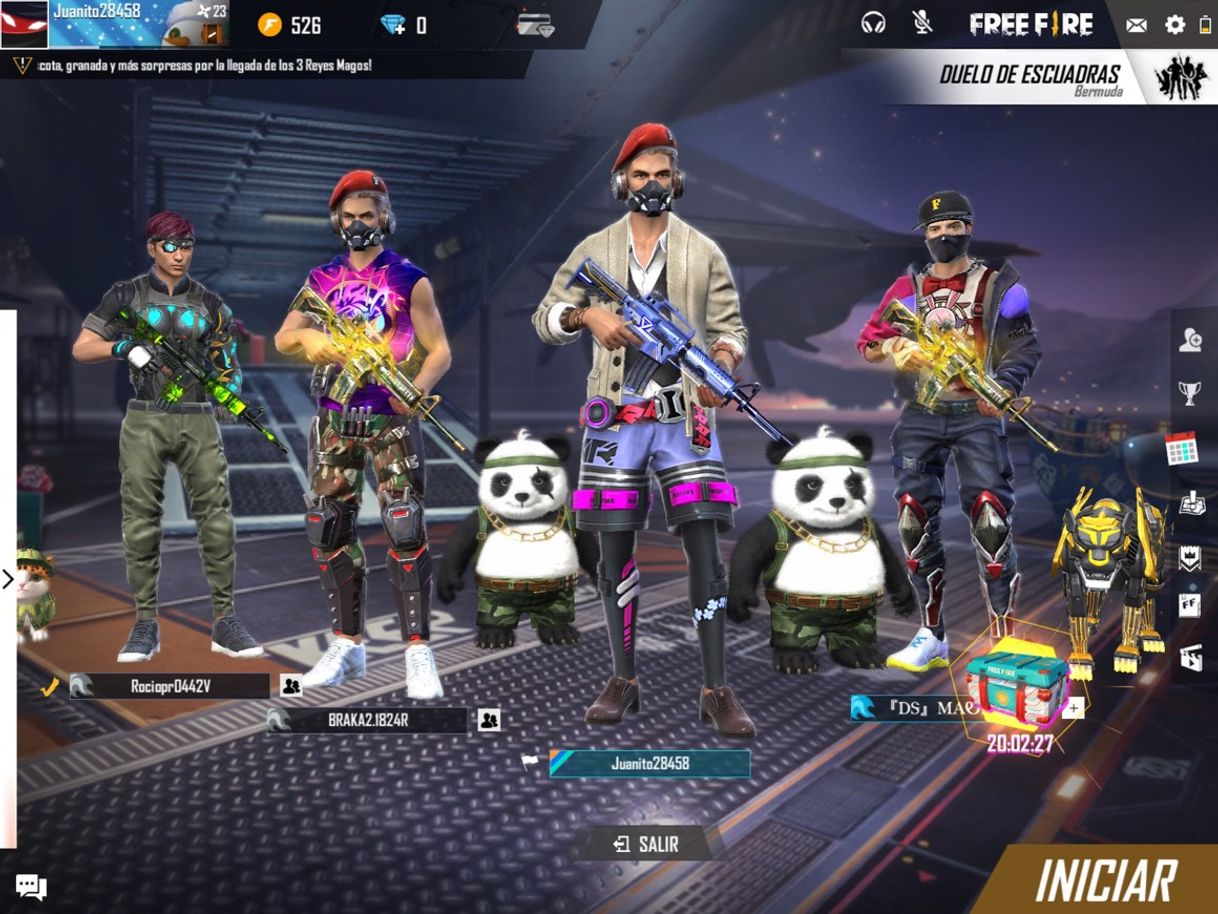
Task: Open the chat speech bubble
Action: tap(31, 886)
